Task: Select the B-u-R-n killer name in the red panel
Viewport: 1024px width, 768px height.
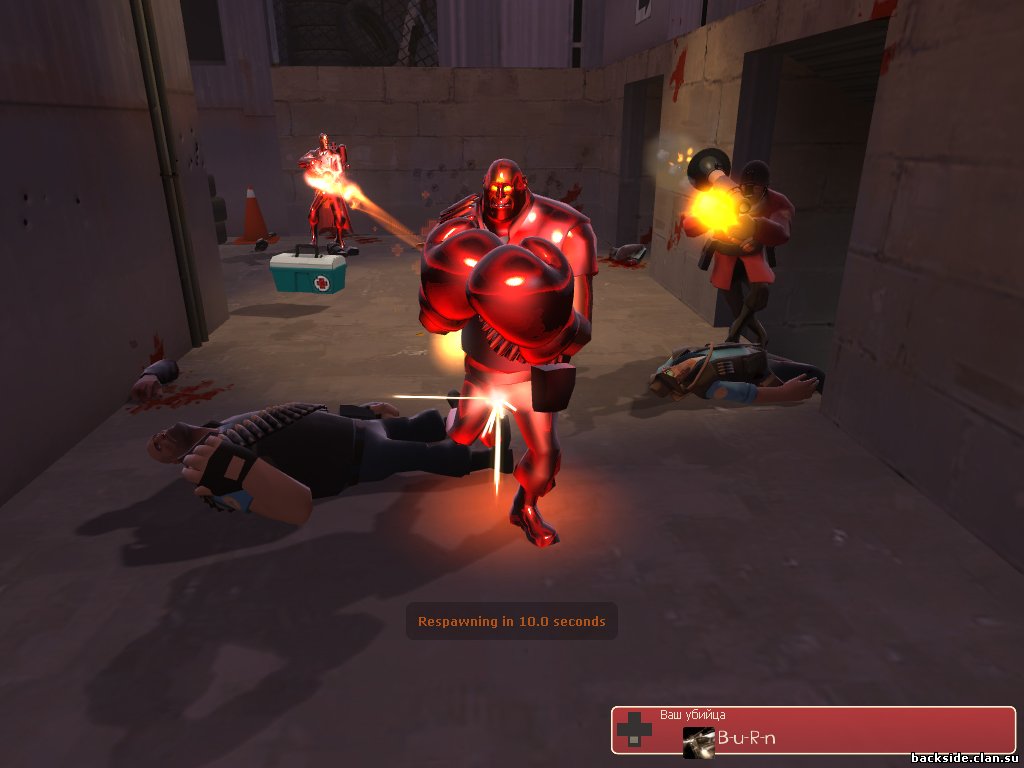Action: pos(746,740)
